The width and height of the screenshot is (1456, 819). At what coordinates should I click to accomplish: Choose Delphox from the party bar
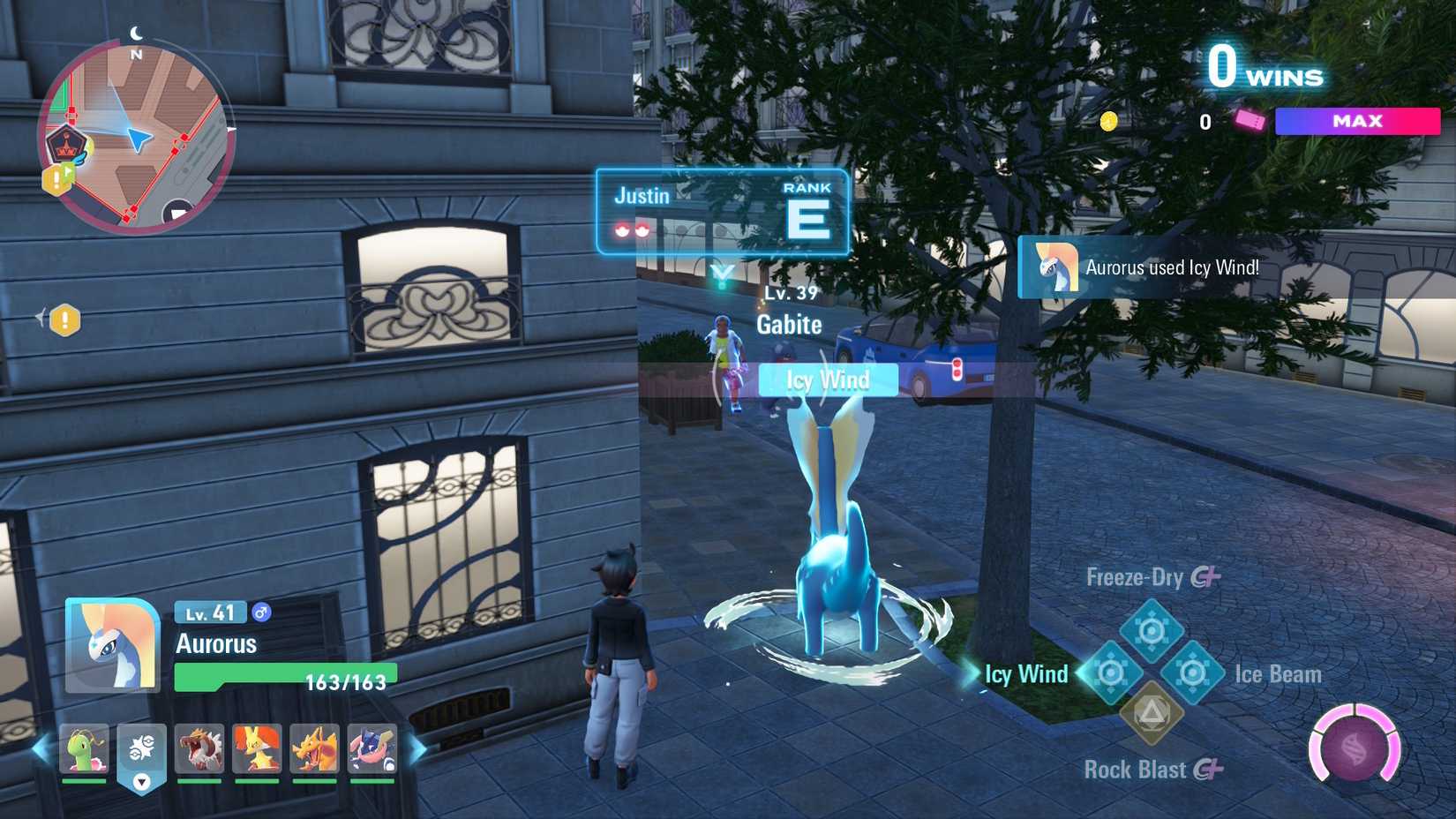tap(257, 749)
